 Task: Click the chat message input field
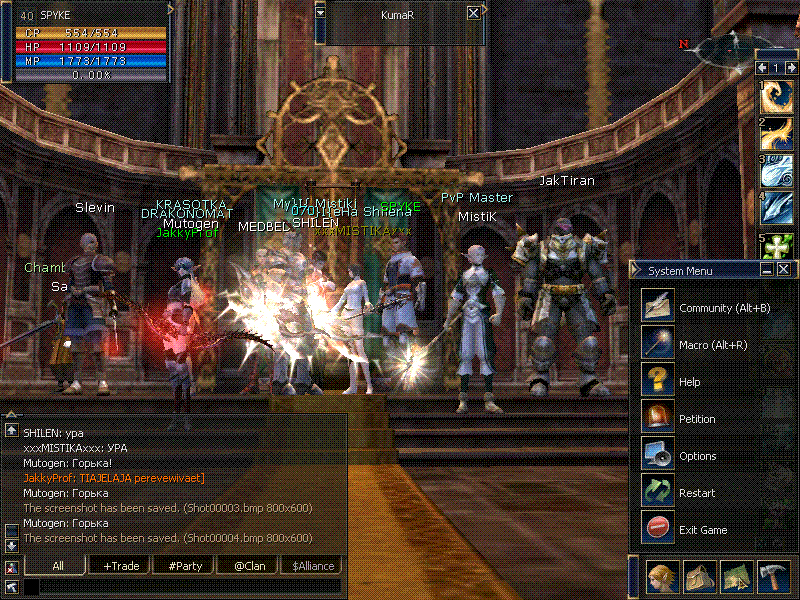point(180,587)
